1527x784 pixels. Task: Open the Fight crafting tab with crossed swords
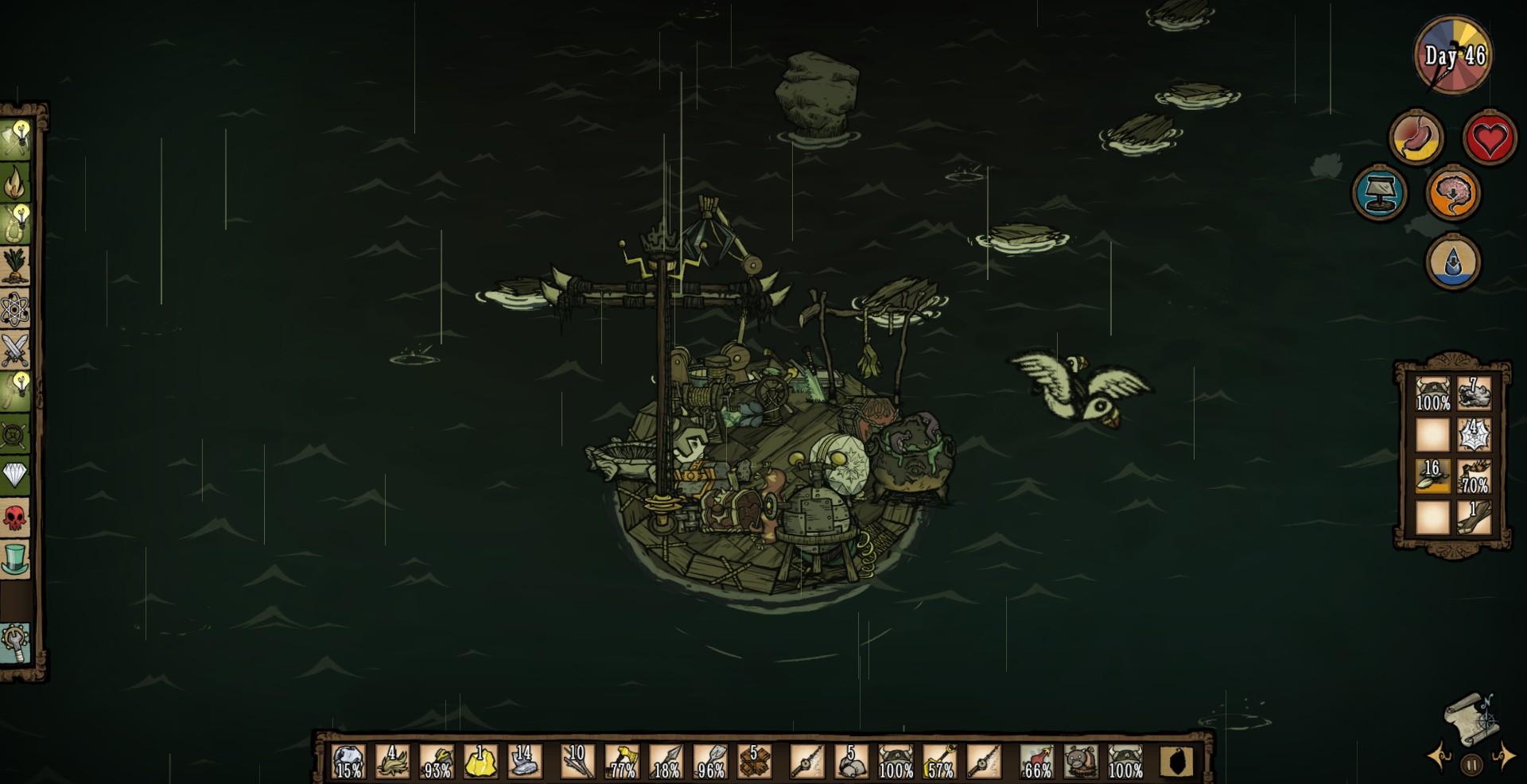coord(15,350)
